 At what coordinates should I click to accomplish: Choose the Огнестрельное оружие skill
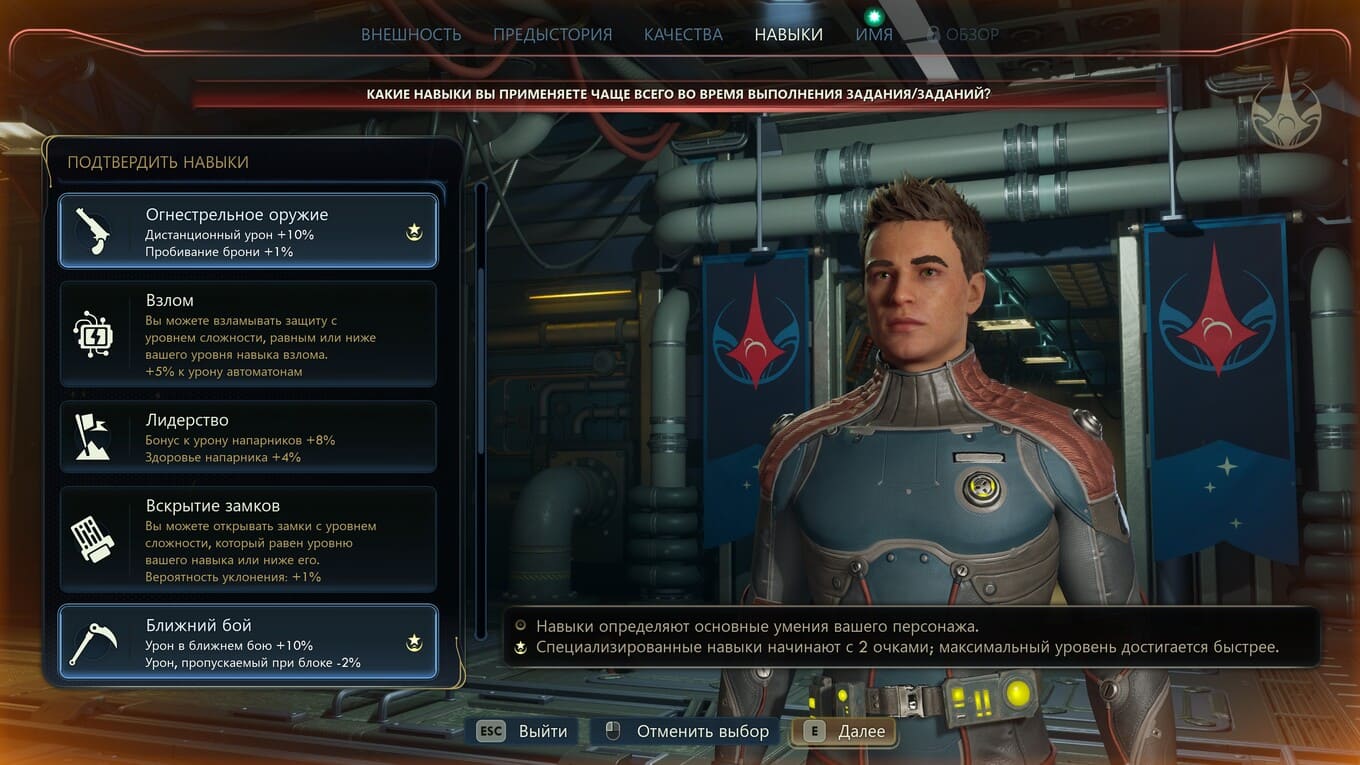[248, 231]
